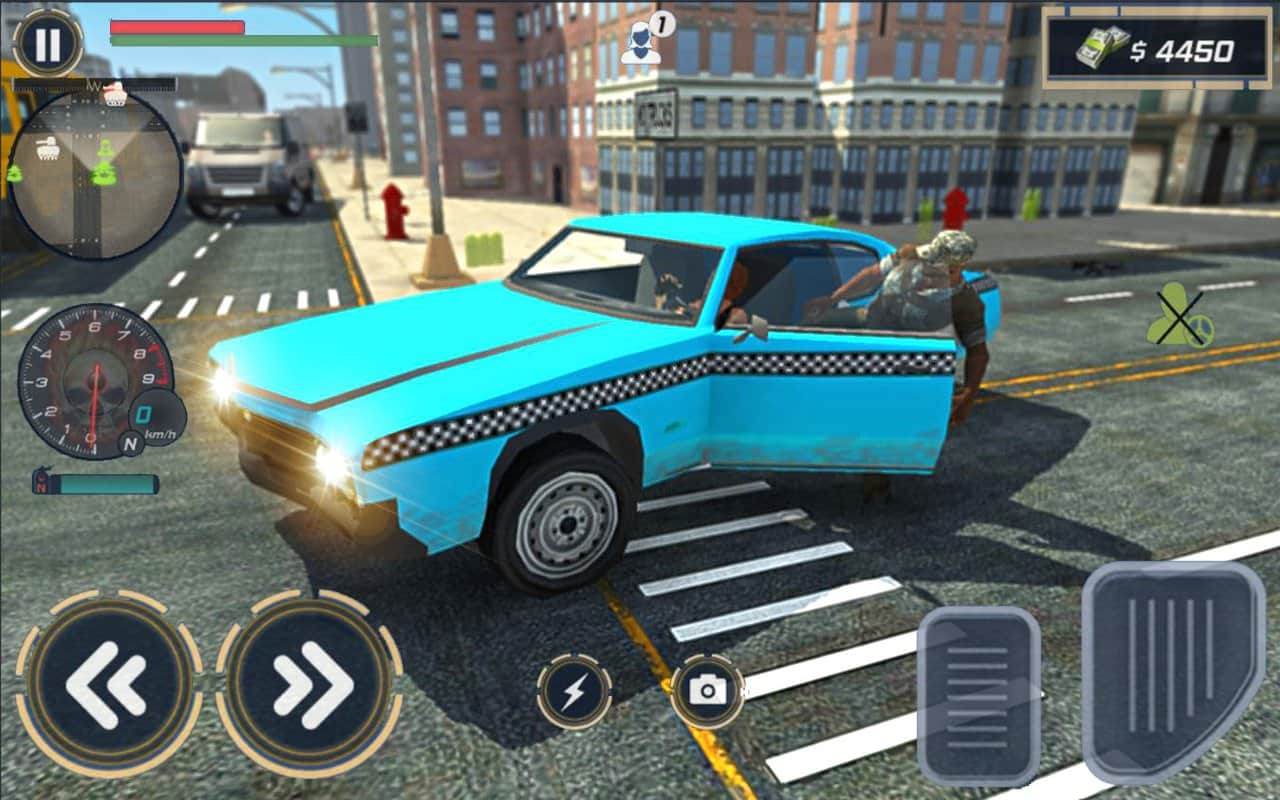The image size is (1280, 800).
Task: Steer left using the left chevron arrows
Action: [x=109, y=680]
